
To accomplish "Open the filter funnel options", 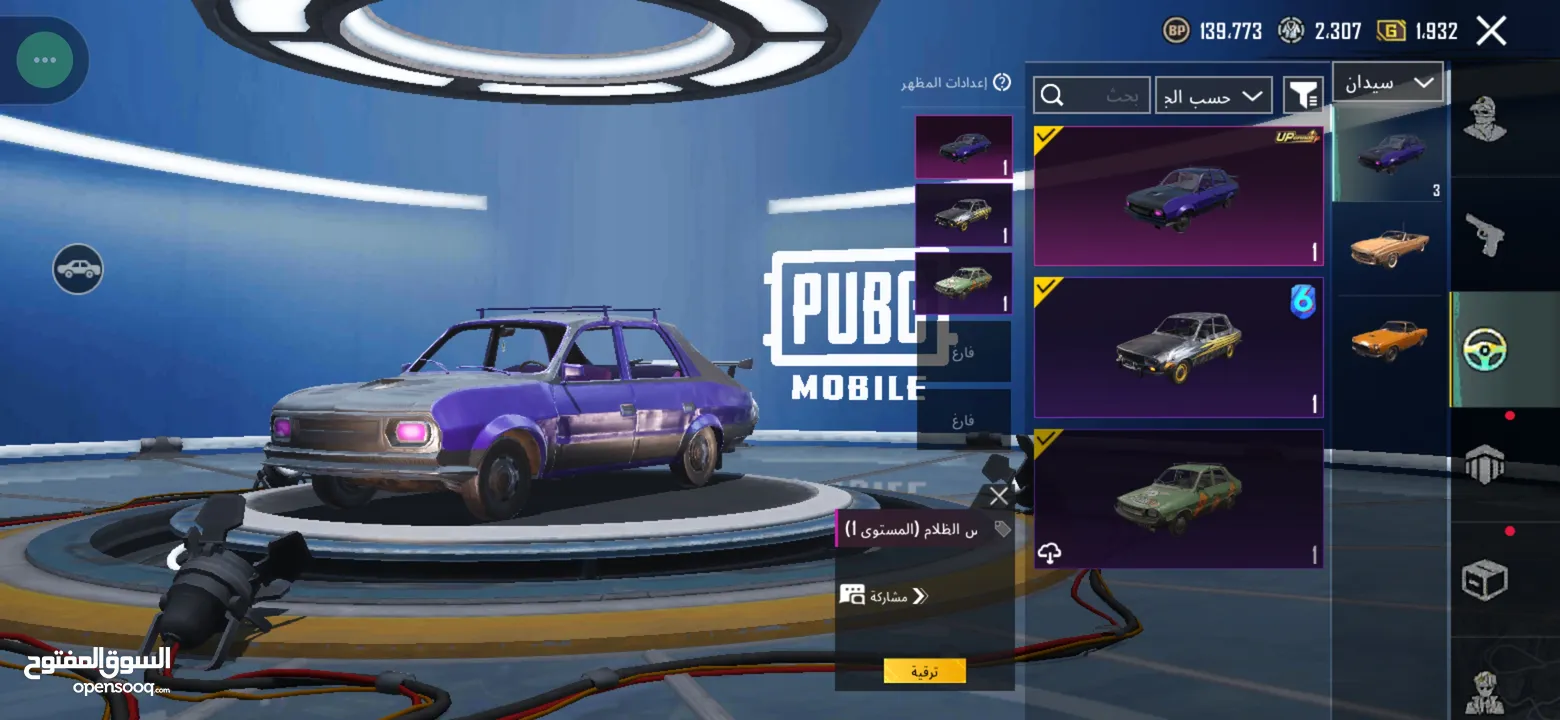I will (x=1303, y=96).
